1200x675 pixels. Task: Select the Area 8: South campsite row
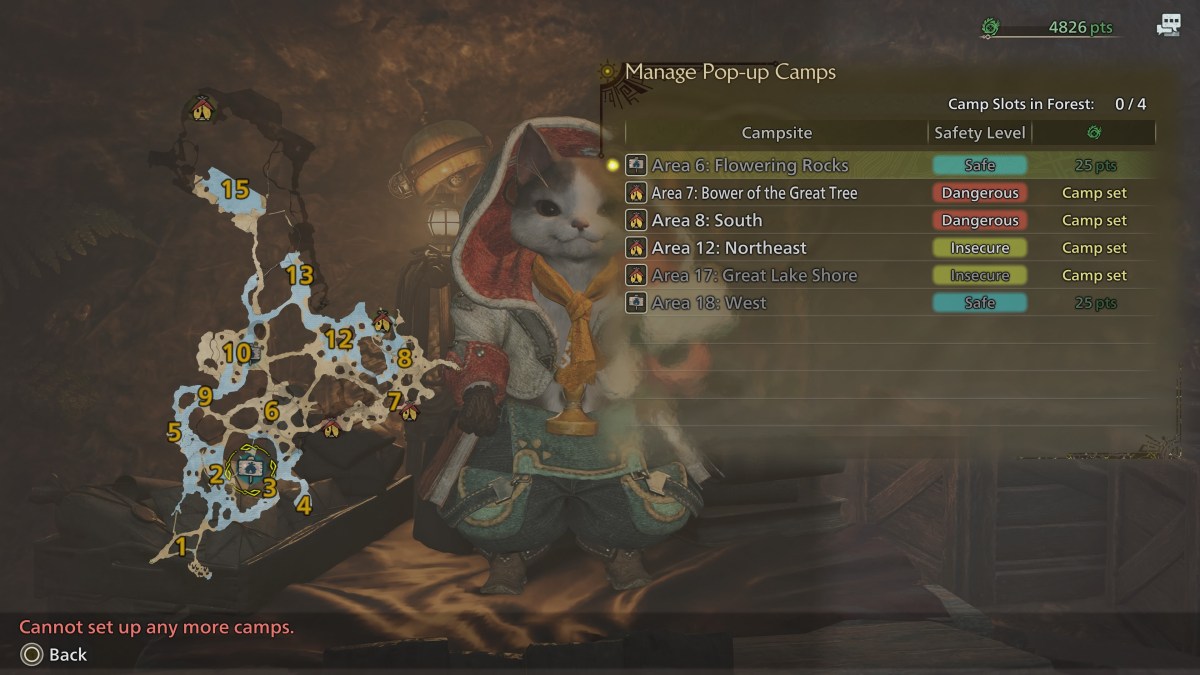pos(707,220)
